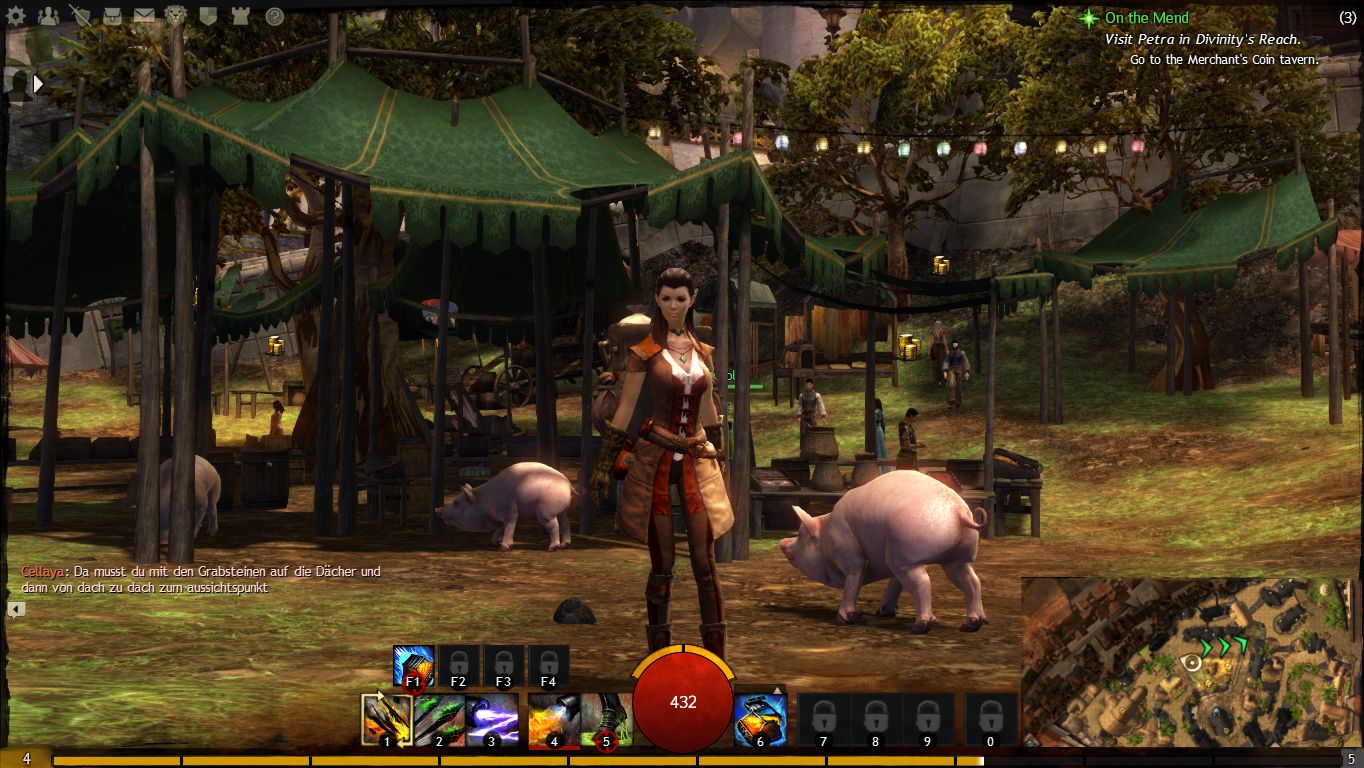Open the contacts and friends panel
The image size is (1364, 768).
(x=47, y=16)
